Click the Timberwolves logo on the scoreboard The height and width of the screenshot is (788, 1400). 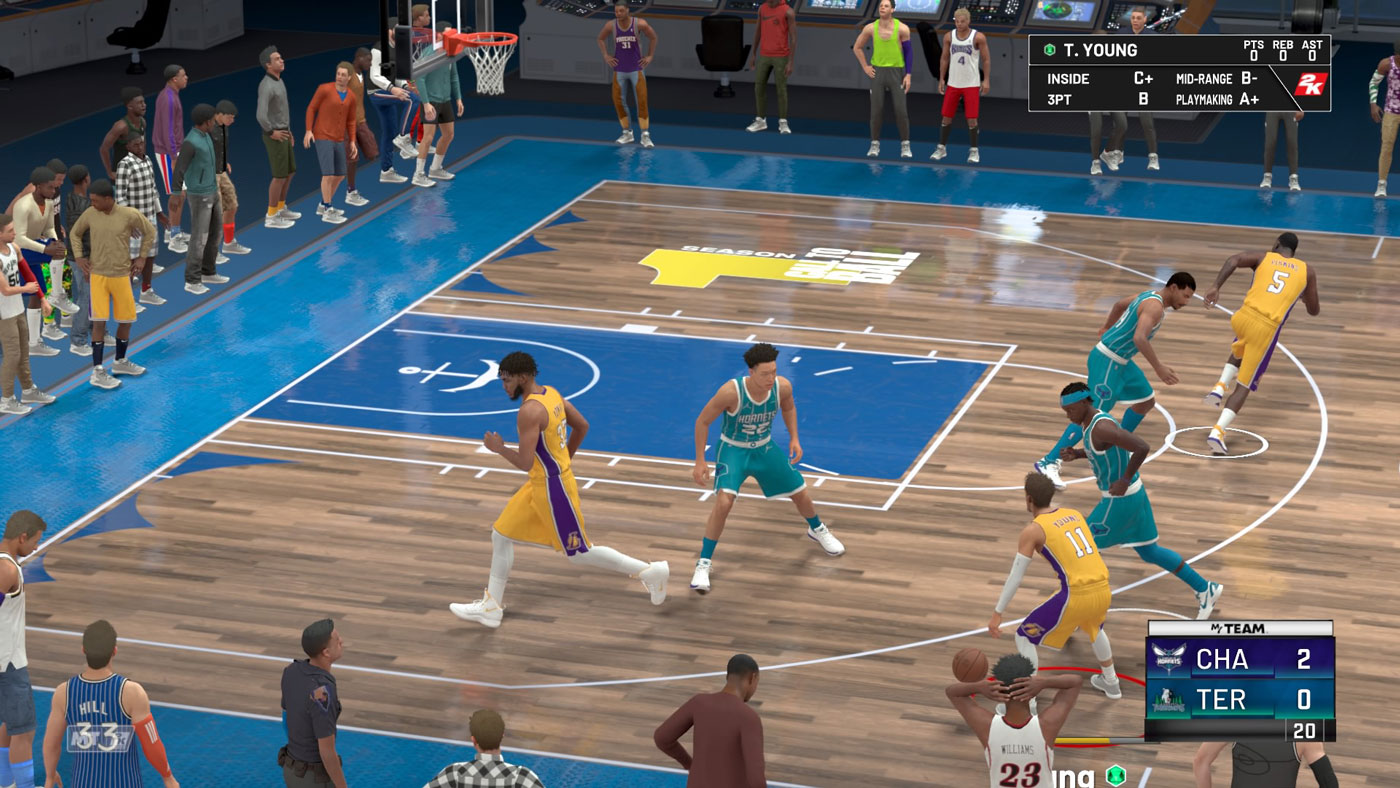pos(1170,700)
